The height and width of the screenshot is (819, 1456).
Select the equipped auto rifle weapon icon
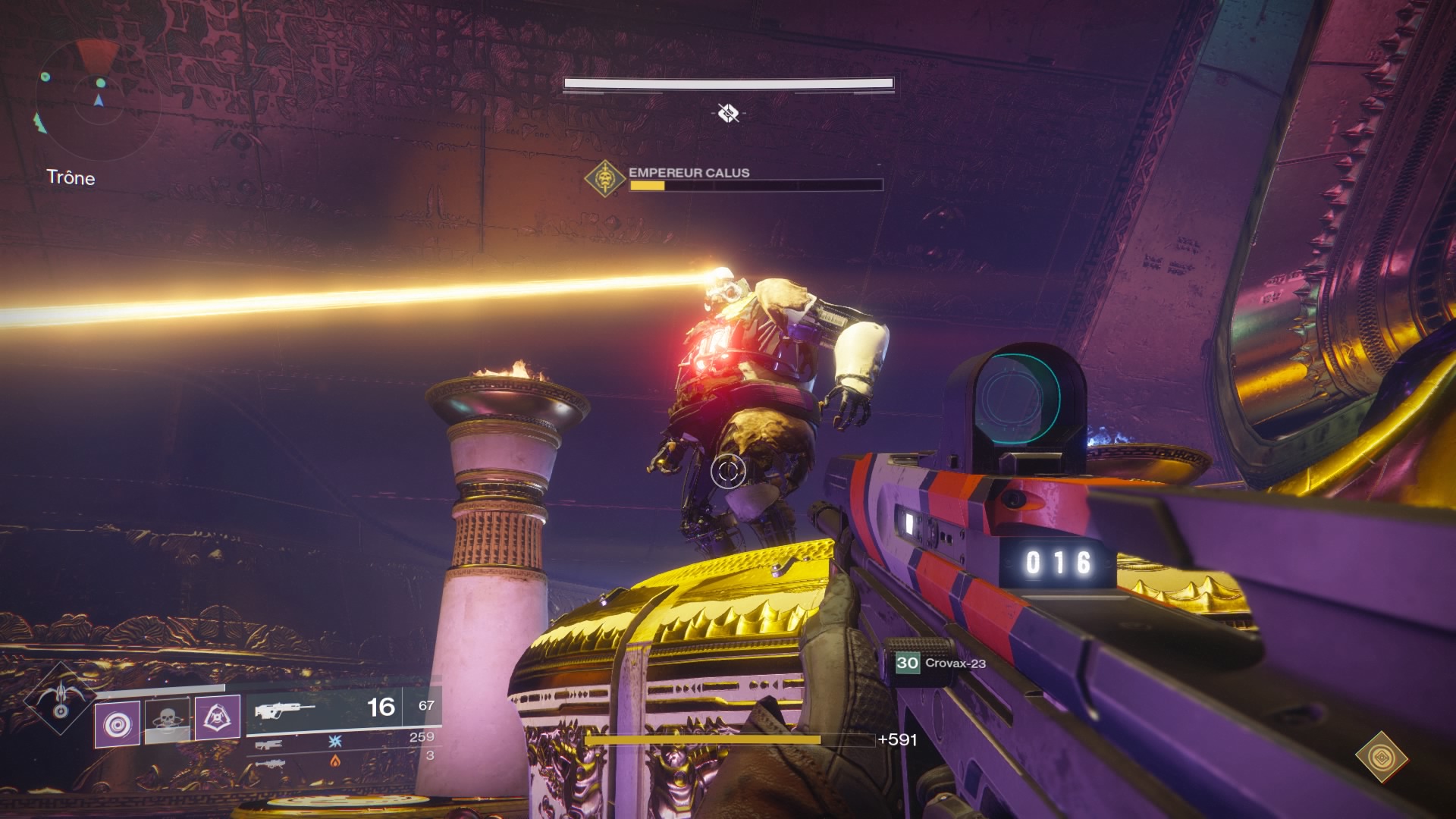pyautogui.click(x=284, y=710)
